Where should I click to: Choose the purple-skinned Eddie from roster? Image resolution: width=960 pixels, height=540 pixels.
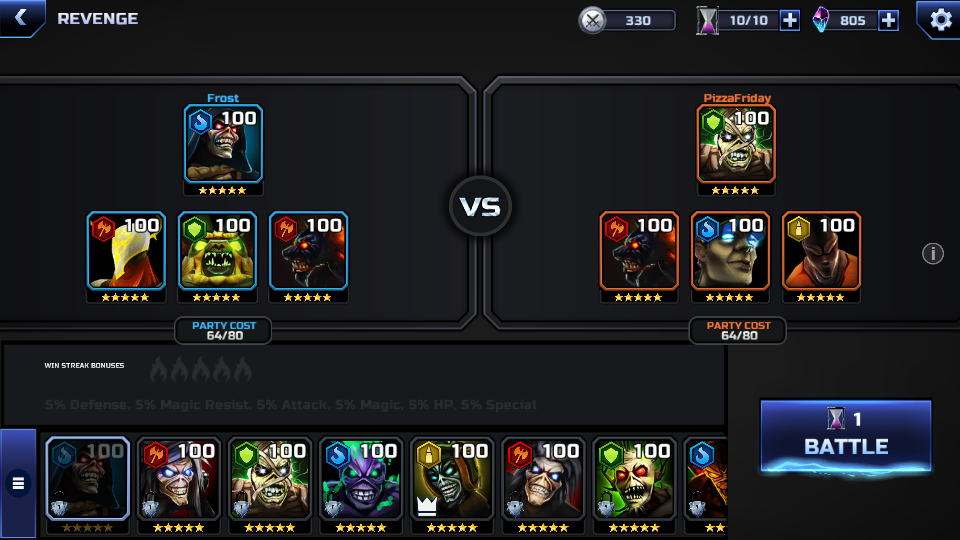(360, 480)
